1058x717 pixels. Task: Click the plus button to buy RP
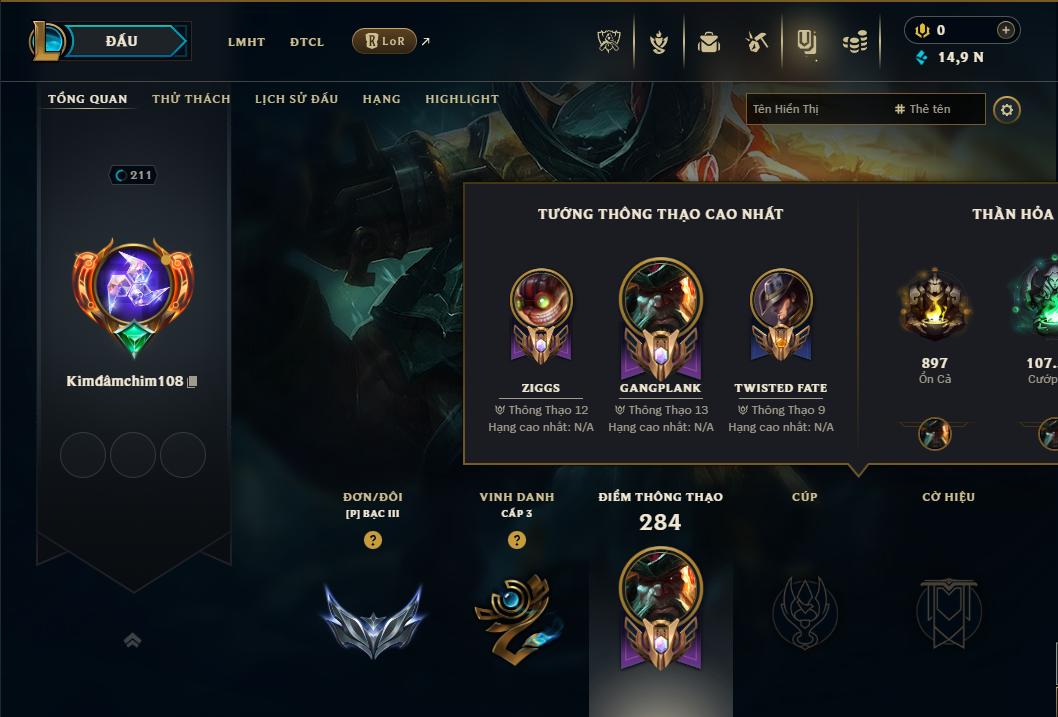(1005, 30)
